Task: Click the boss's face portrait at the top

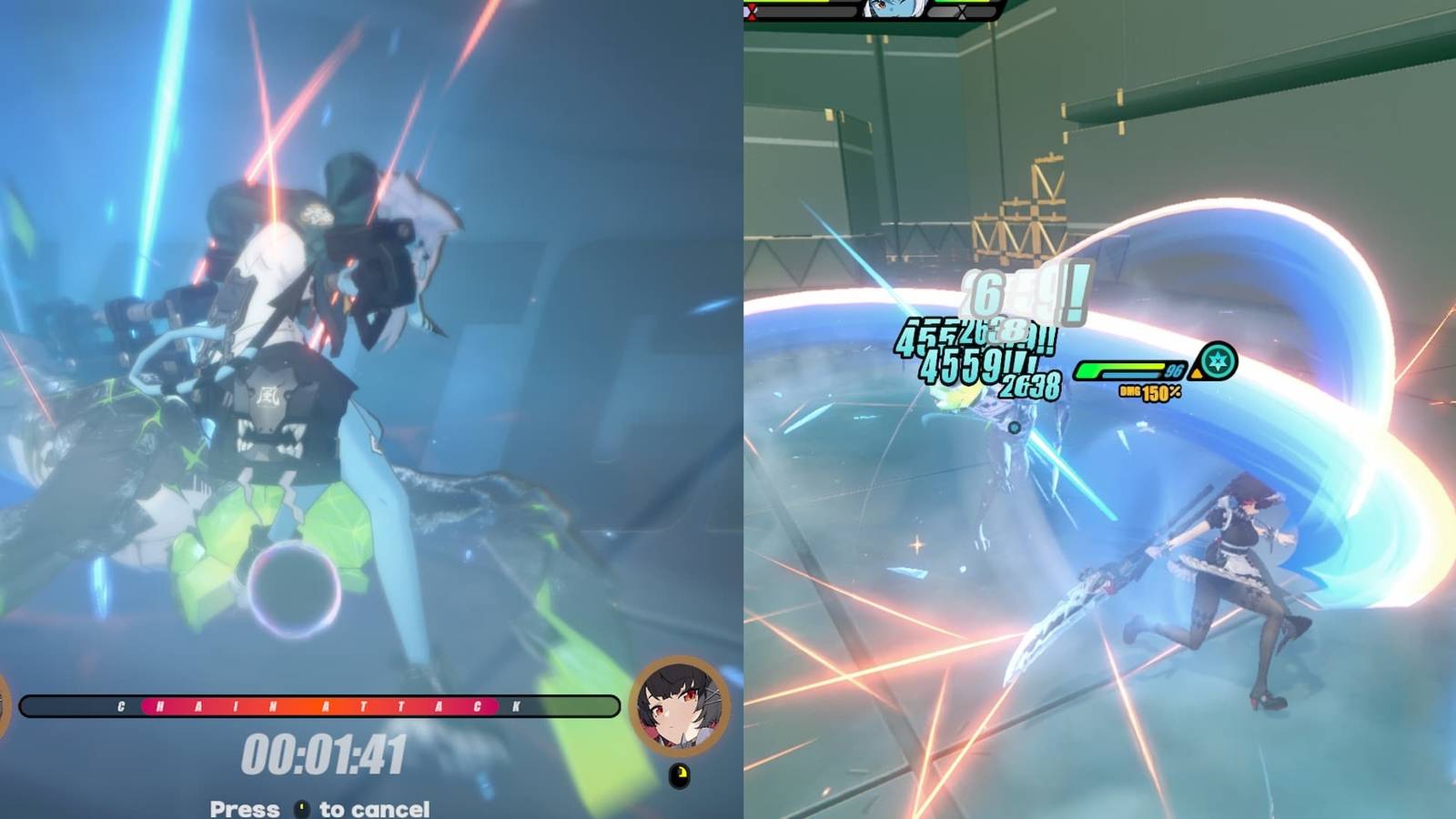Action: (893, 7)
